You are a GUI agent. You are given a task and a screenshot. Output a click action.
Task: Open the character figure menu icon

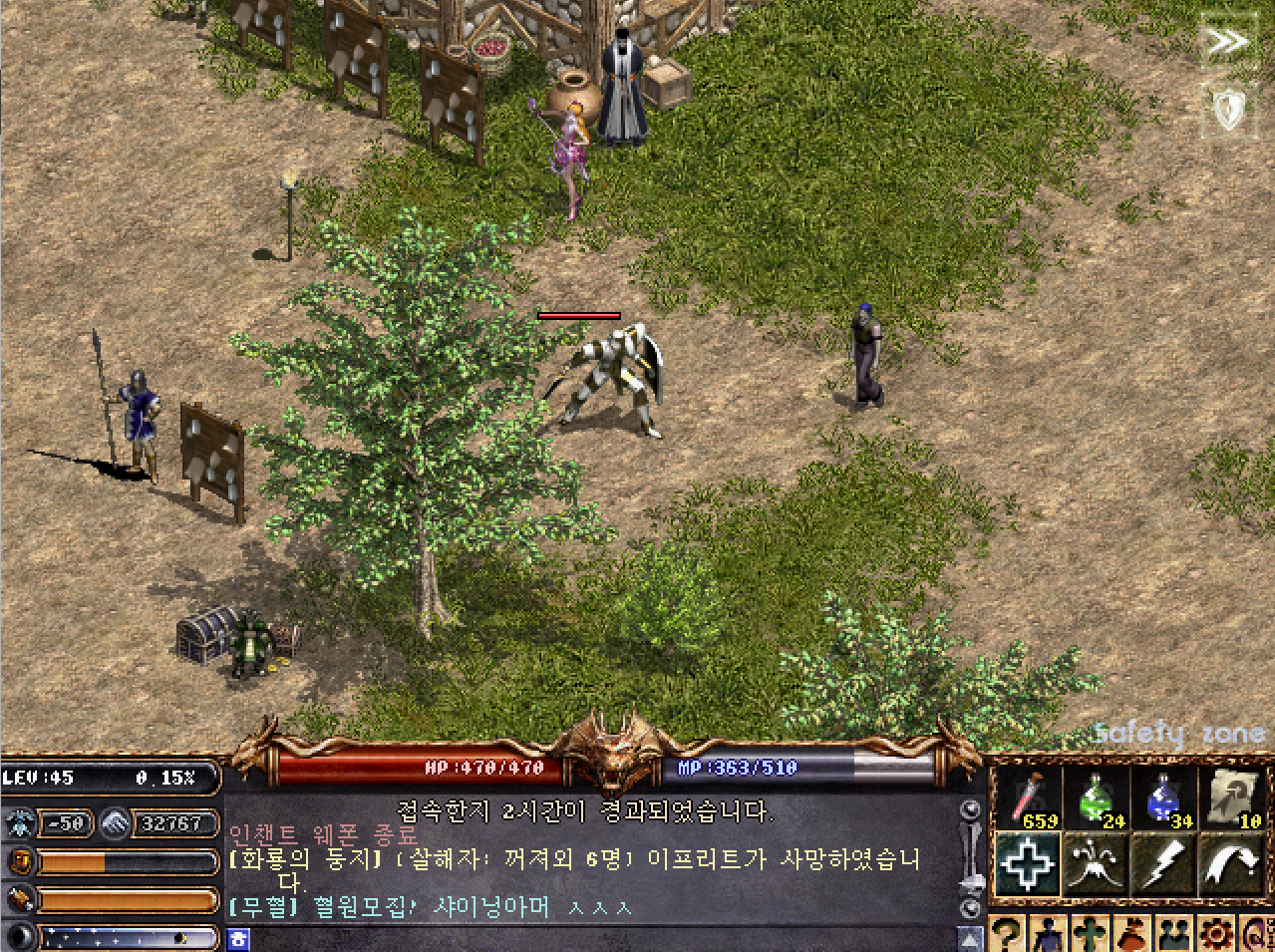[x=1049, y=935]
